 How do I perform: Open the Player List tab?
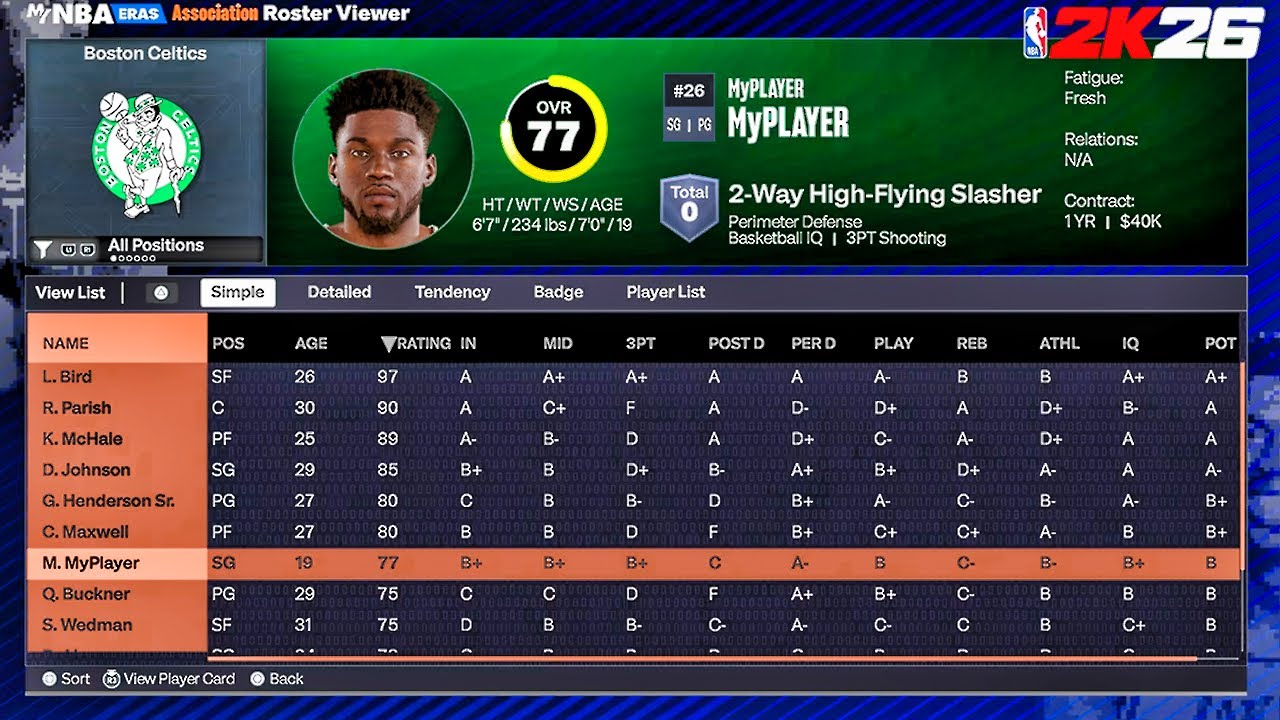point(666,292)
